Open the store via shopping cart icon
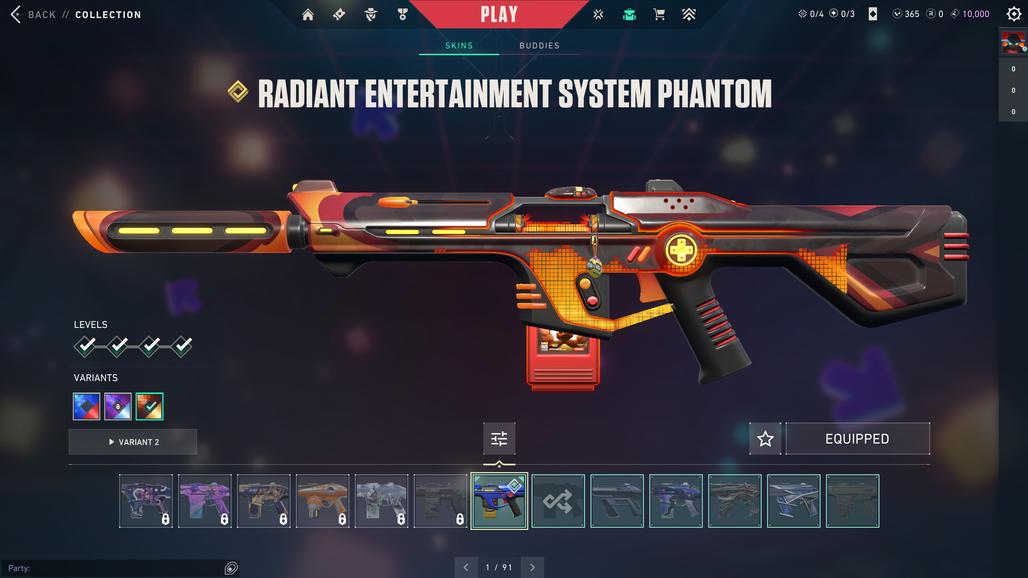This screenshot has height=578, width=1028. click(659, 15)
